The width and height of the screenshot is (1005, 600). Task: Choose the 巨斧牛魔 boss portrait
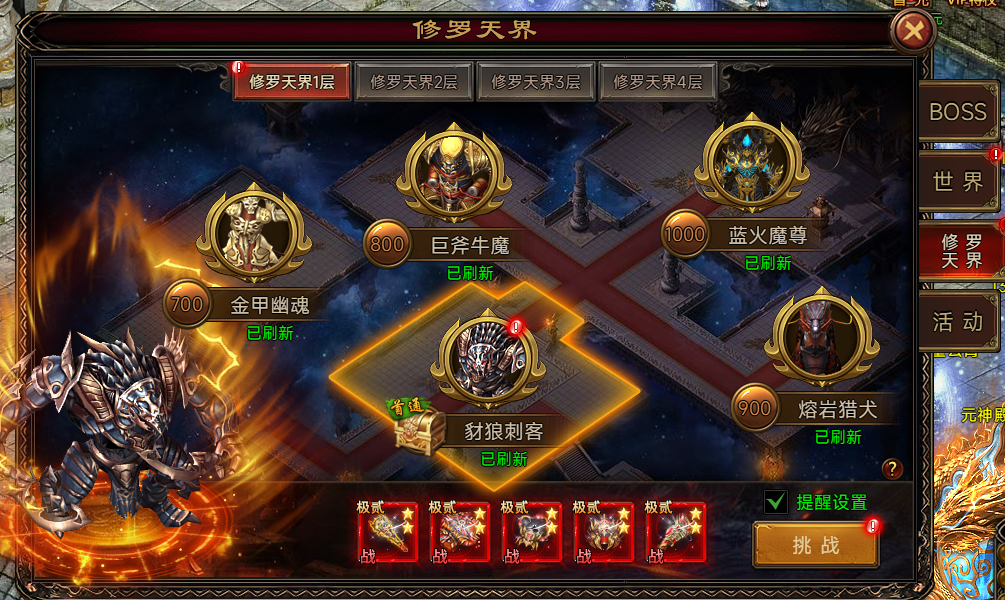[x=454, y=173]
